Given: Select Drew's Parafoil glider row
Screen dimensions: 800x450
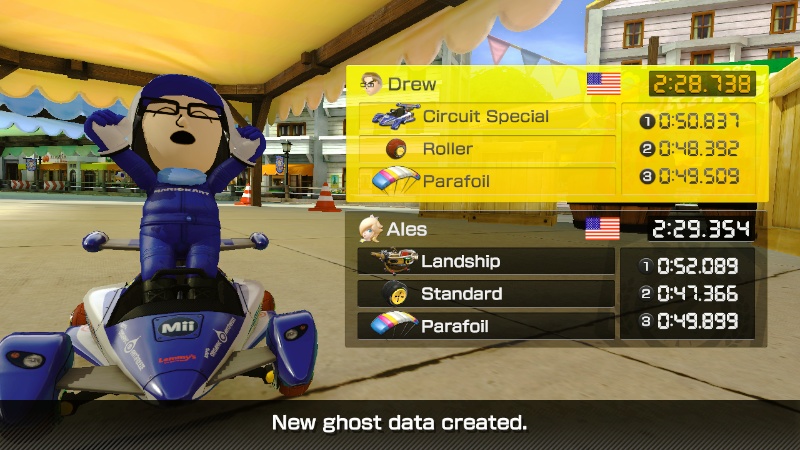Looking at the screenshot, I should [x=488, y=181].
